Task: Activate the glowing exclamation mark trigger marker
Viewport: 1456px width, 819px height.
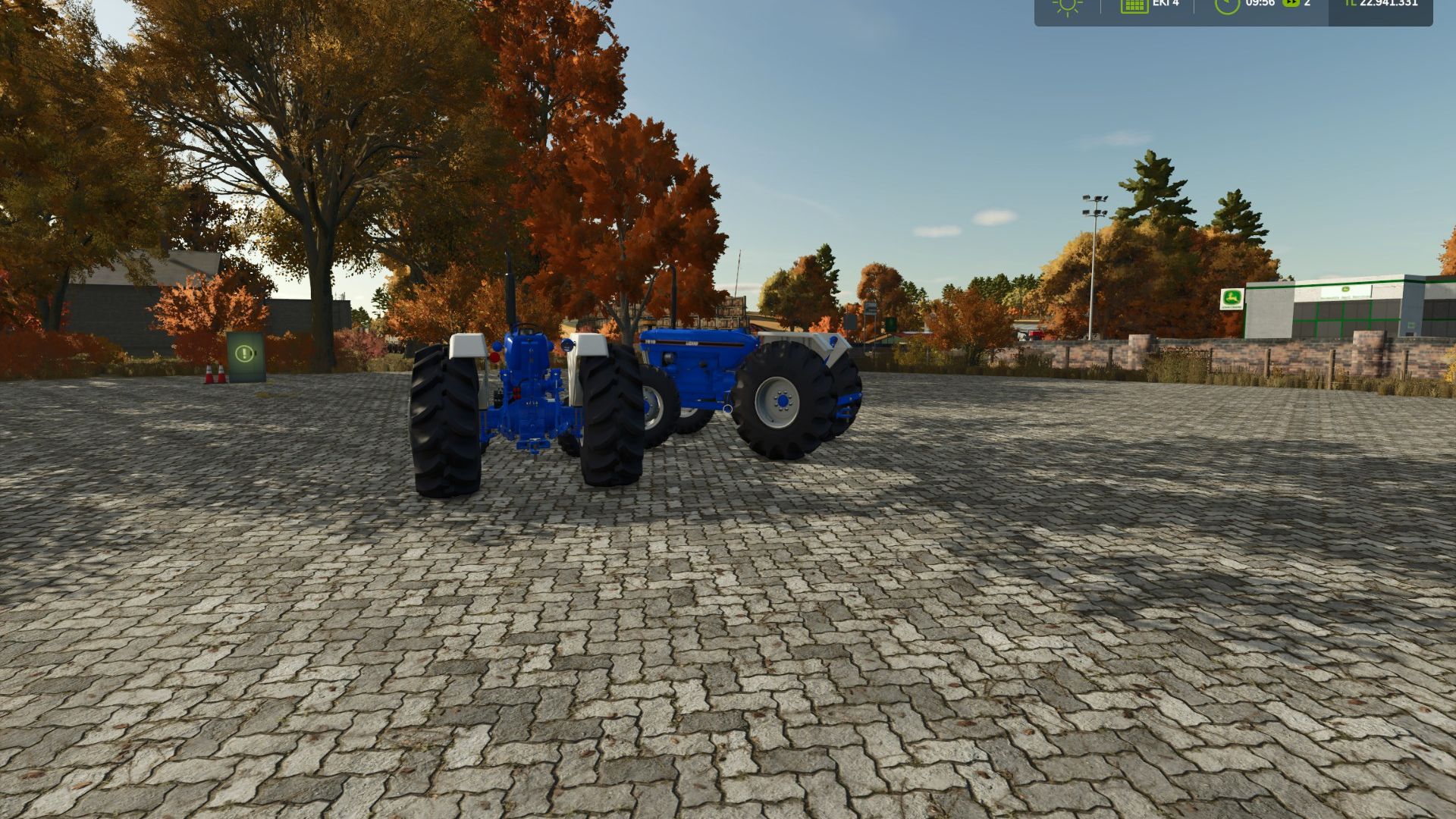Action: [x=244, y=353]
